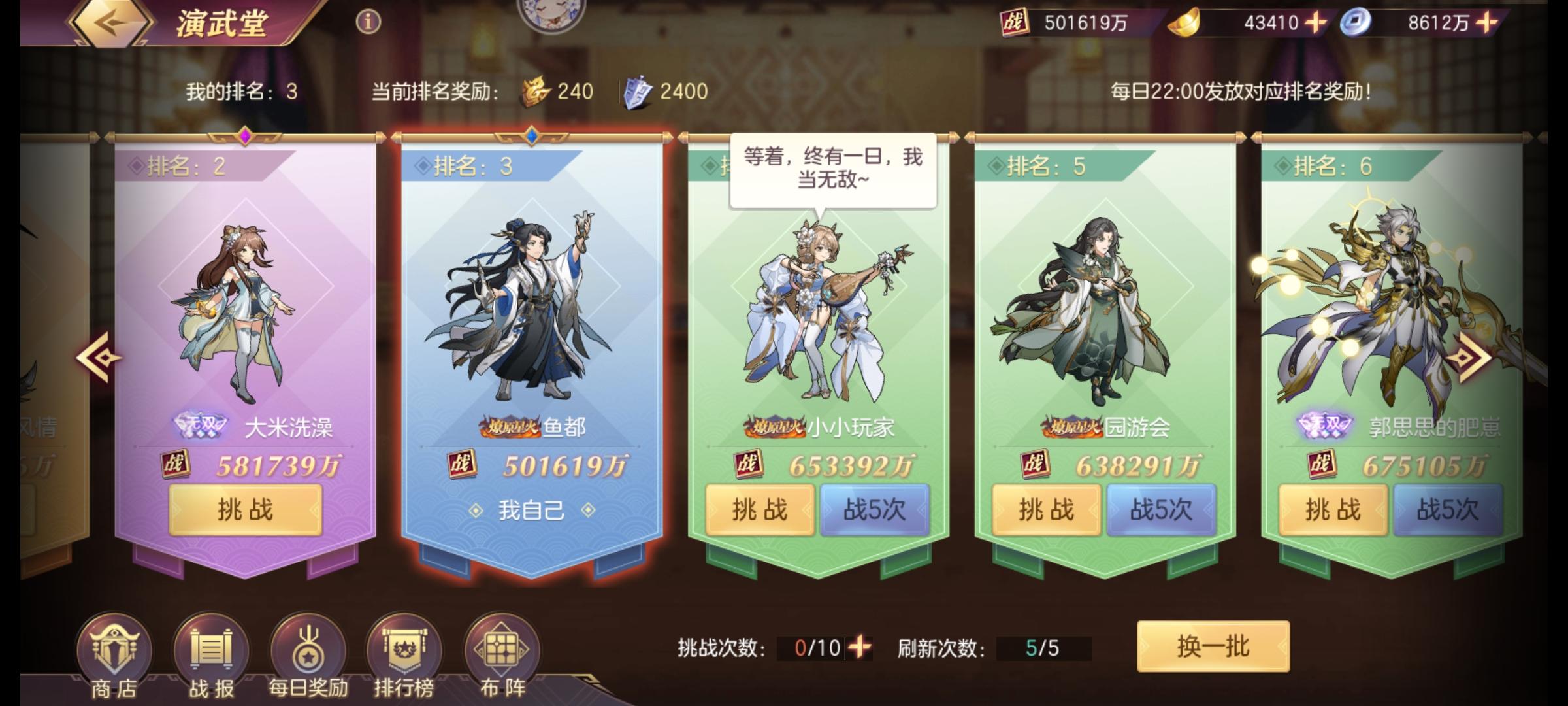Challenge 小小玩家 with the 挑战 button

pos(760,512)
